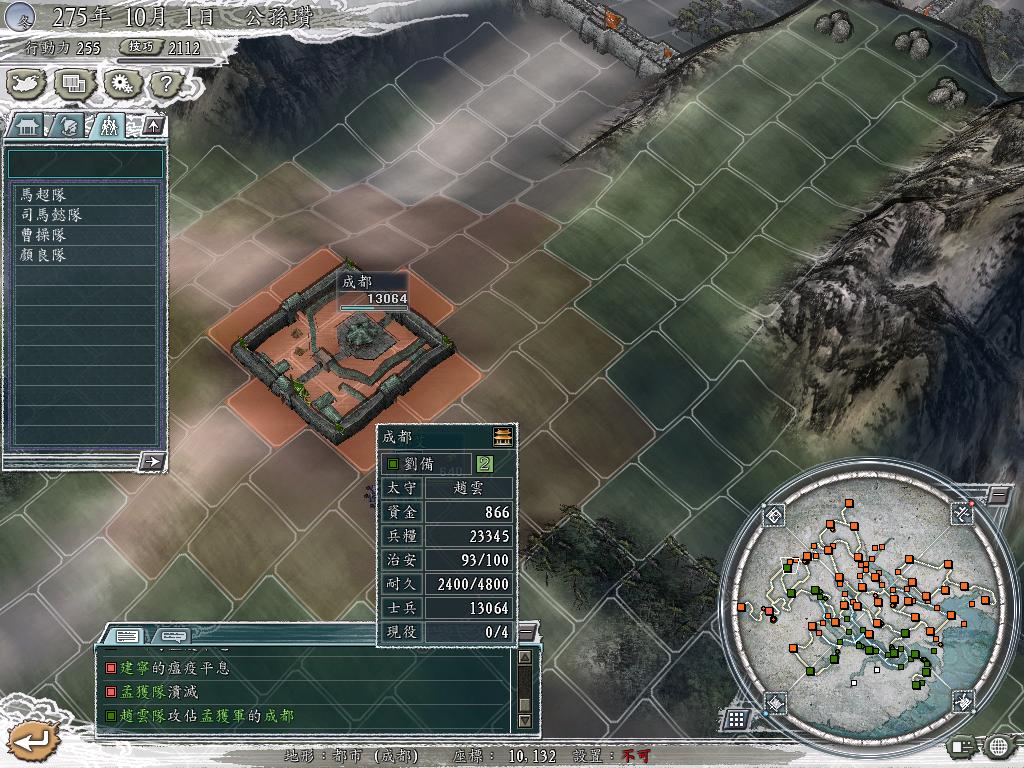
Task: Minimize the minimap with the dash button
Action: 999,495
